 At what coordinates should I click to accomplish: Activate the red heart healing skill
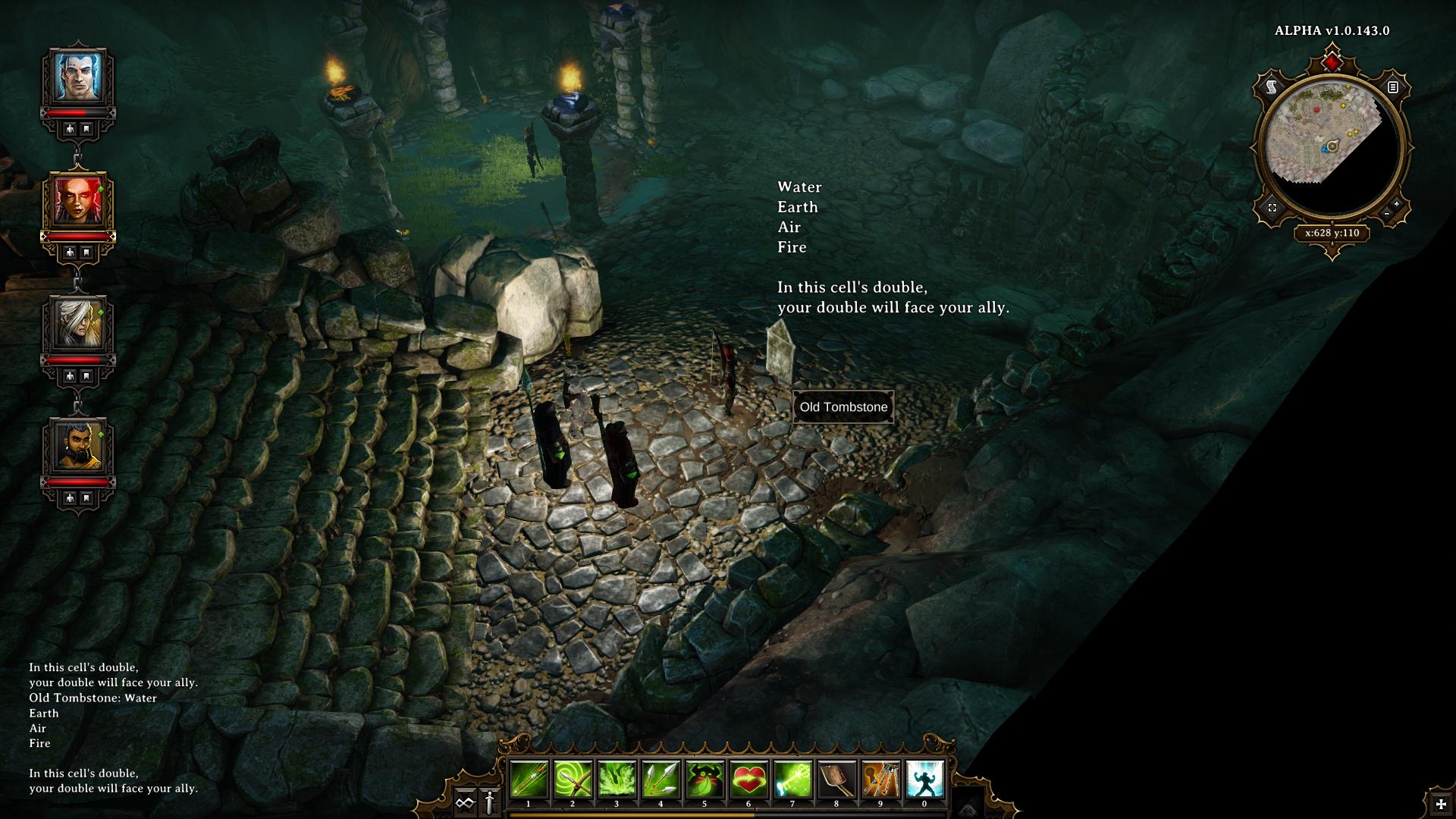[x=748, y=779]
